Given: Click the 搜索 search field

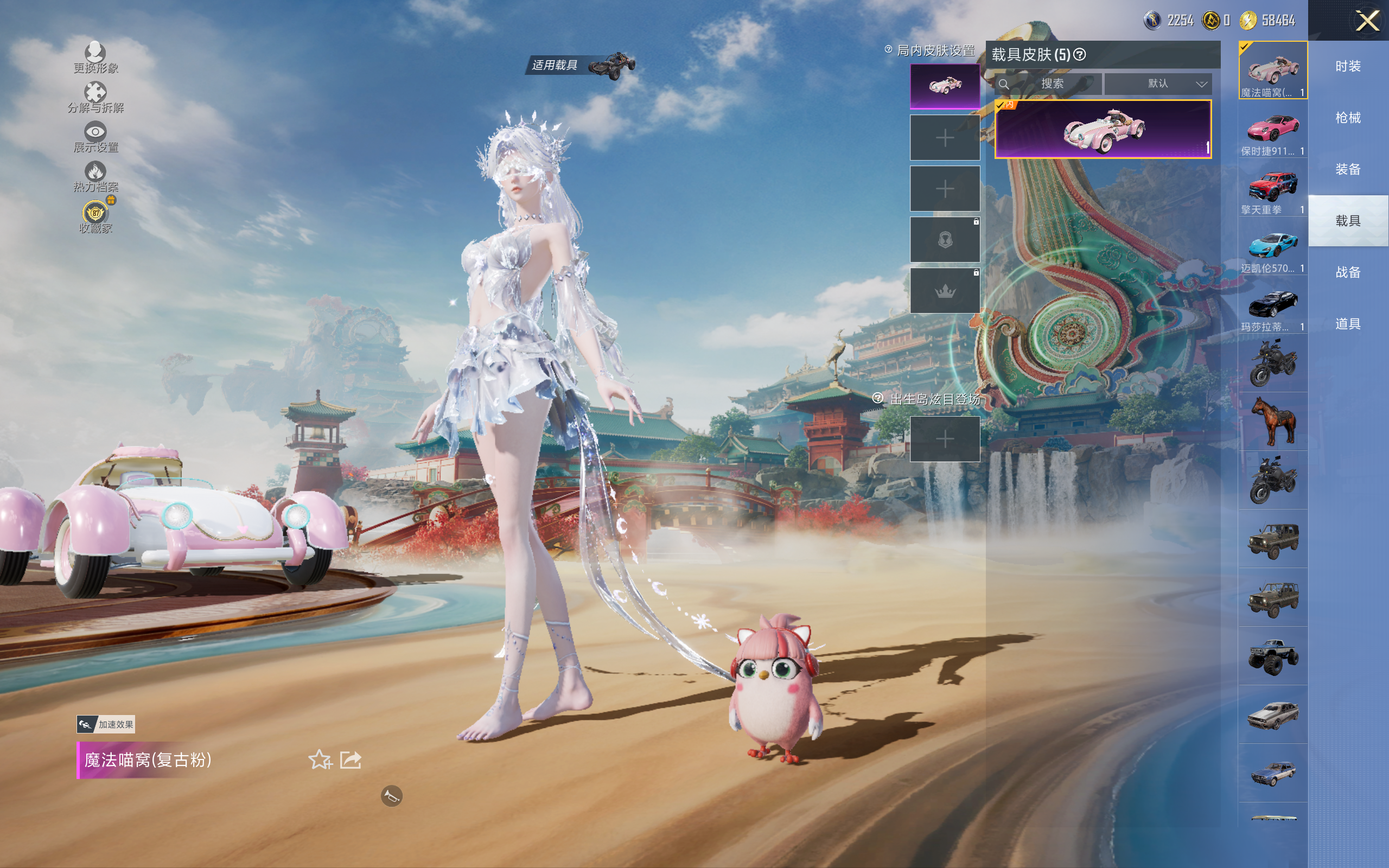Looking at the screenshot, I should pyautogui.click(x=1052, y=84).
